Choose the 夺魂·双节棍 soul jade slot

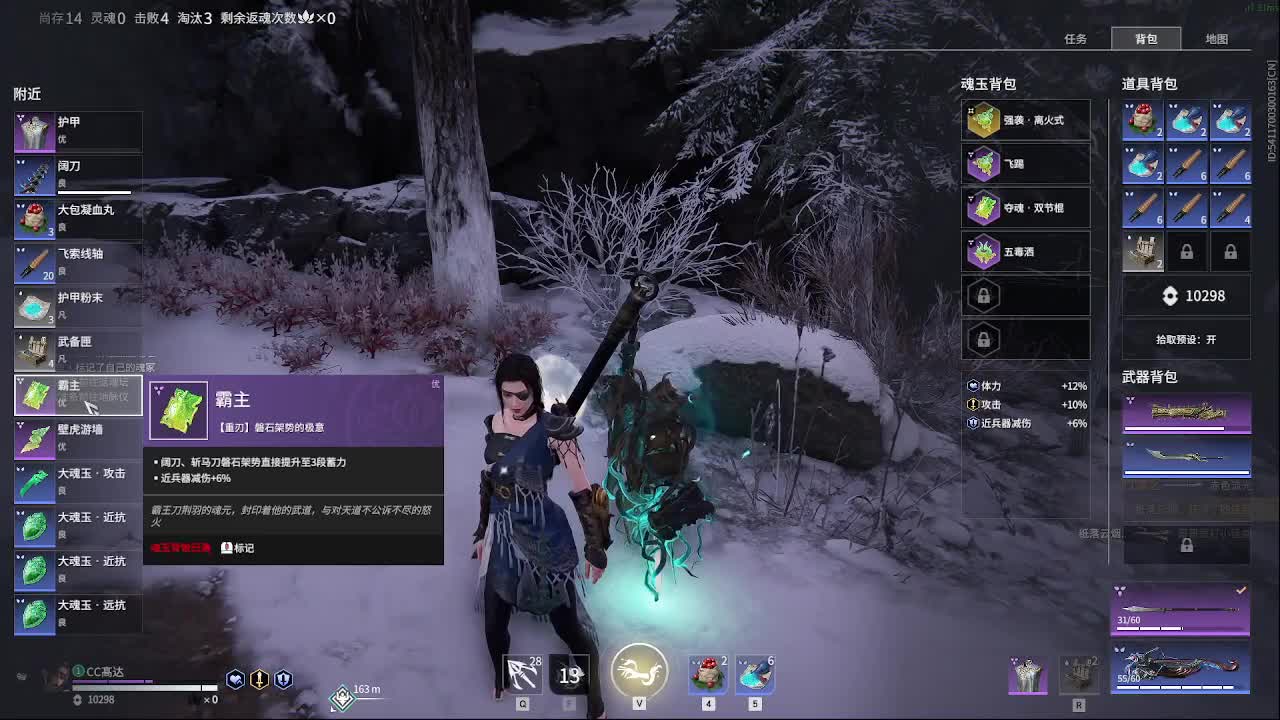pos(1025,208)
